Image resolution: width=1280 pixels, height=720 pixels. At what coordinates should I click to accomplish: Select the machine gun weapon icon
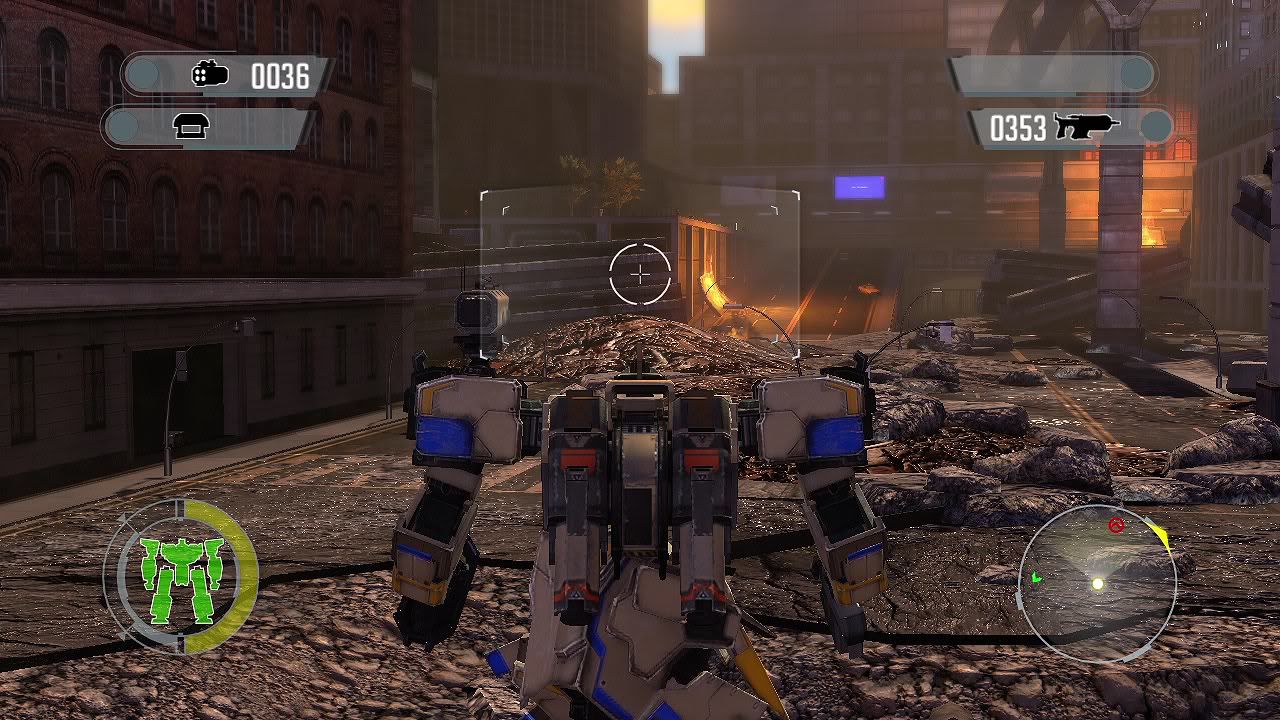1085,127
